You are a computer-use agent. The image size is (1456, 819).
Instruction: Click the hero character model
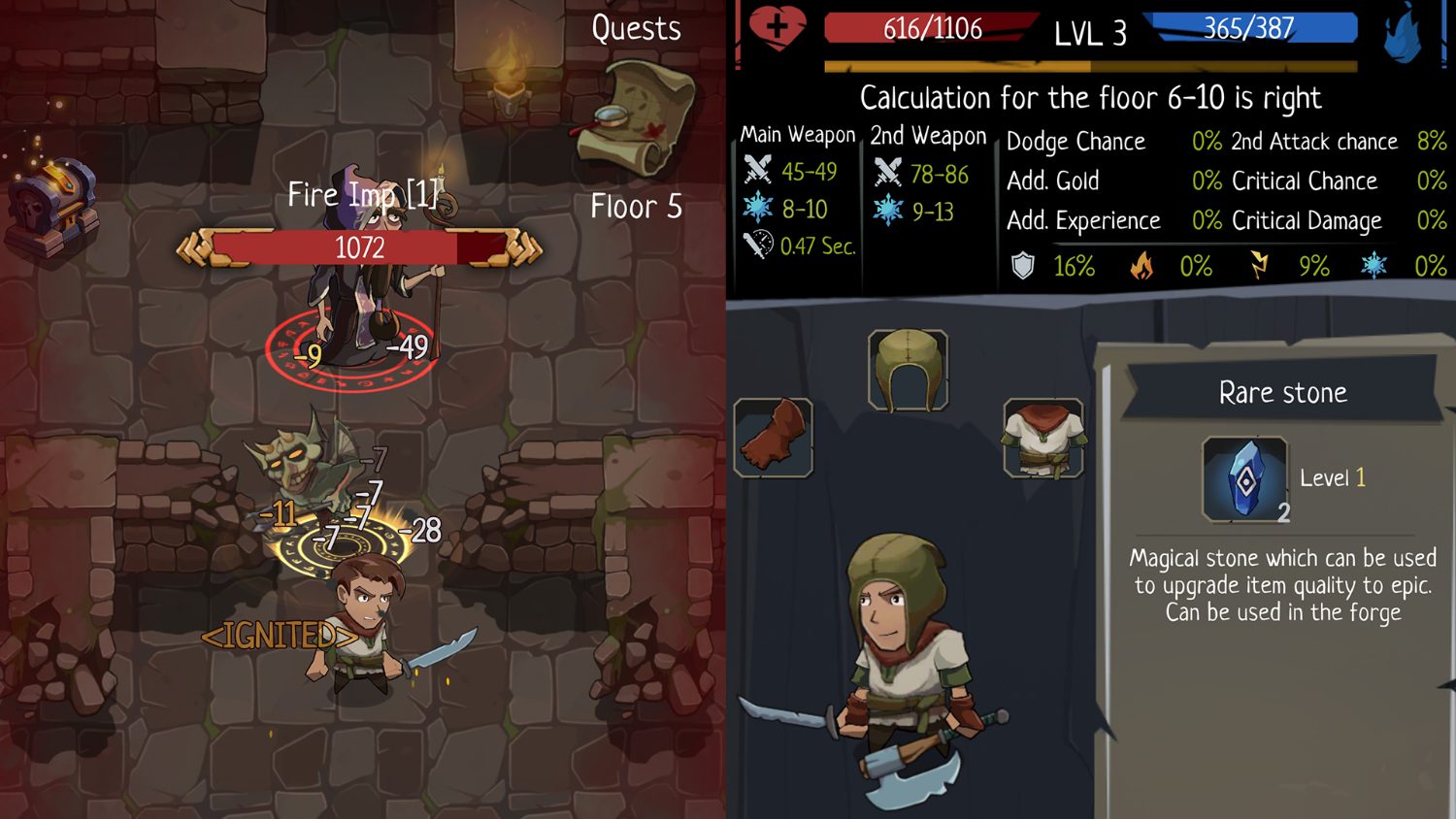point(903,660)
